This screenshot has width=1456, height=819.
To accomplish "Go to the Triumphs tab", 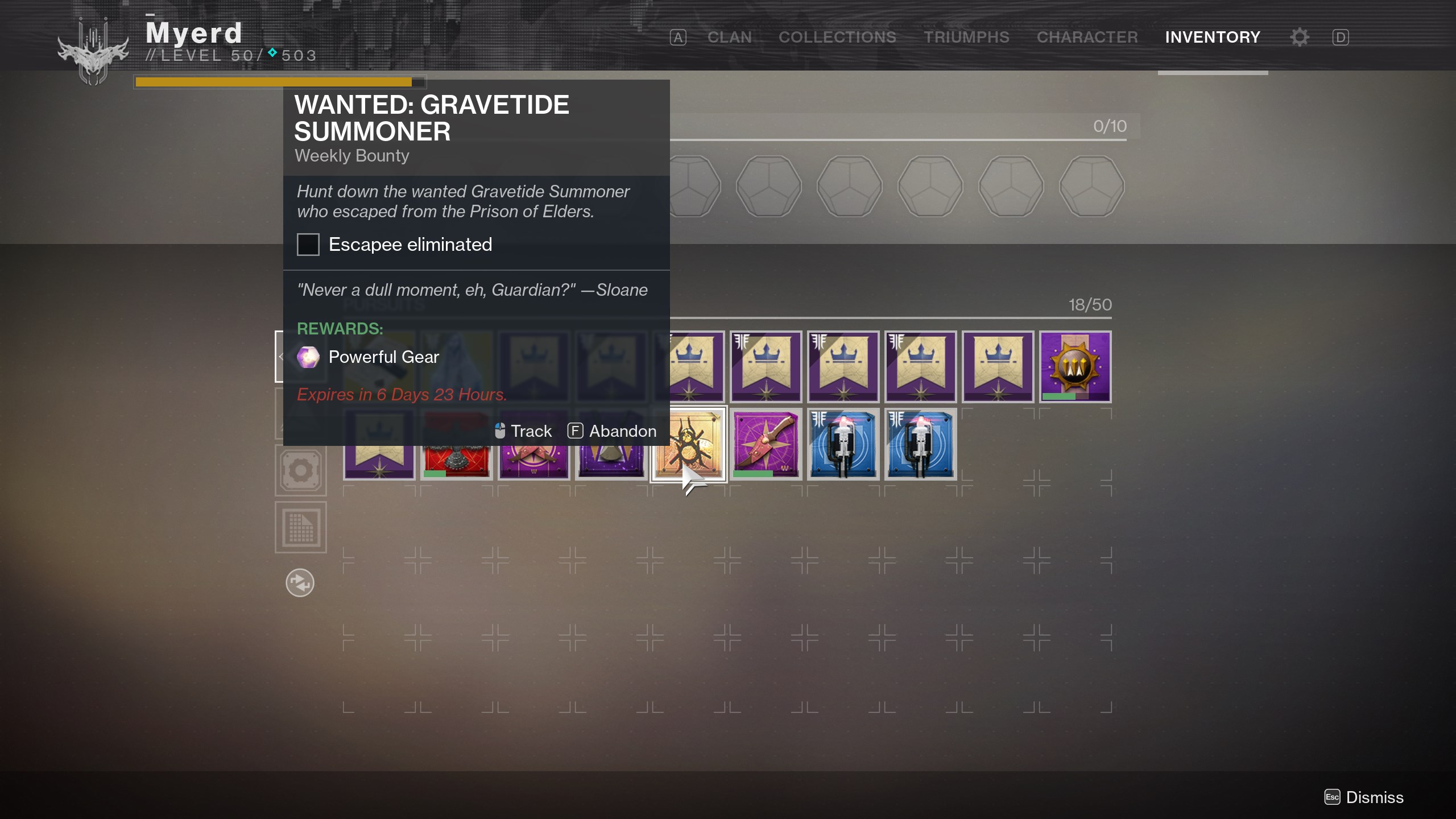I will (966, 38).
